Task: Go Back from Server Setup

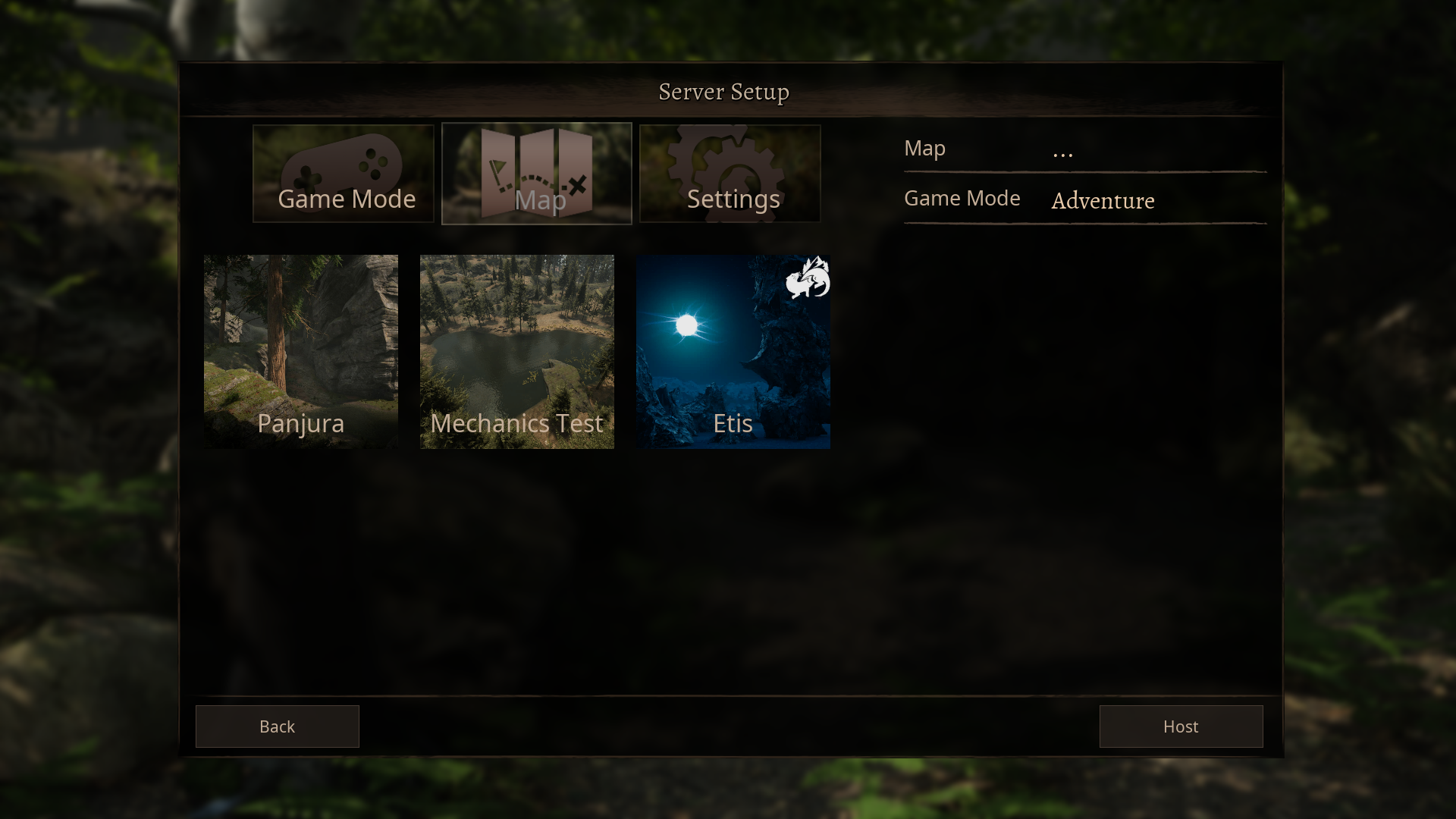Action: (x=277, y=726)
